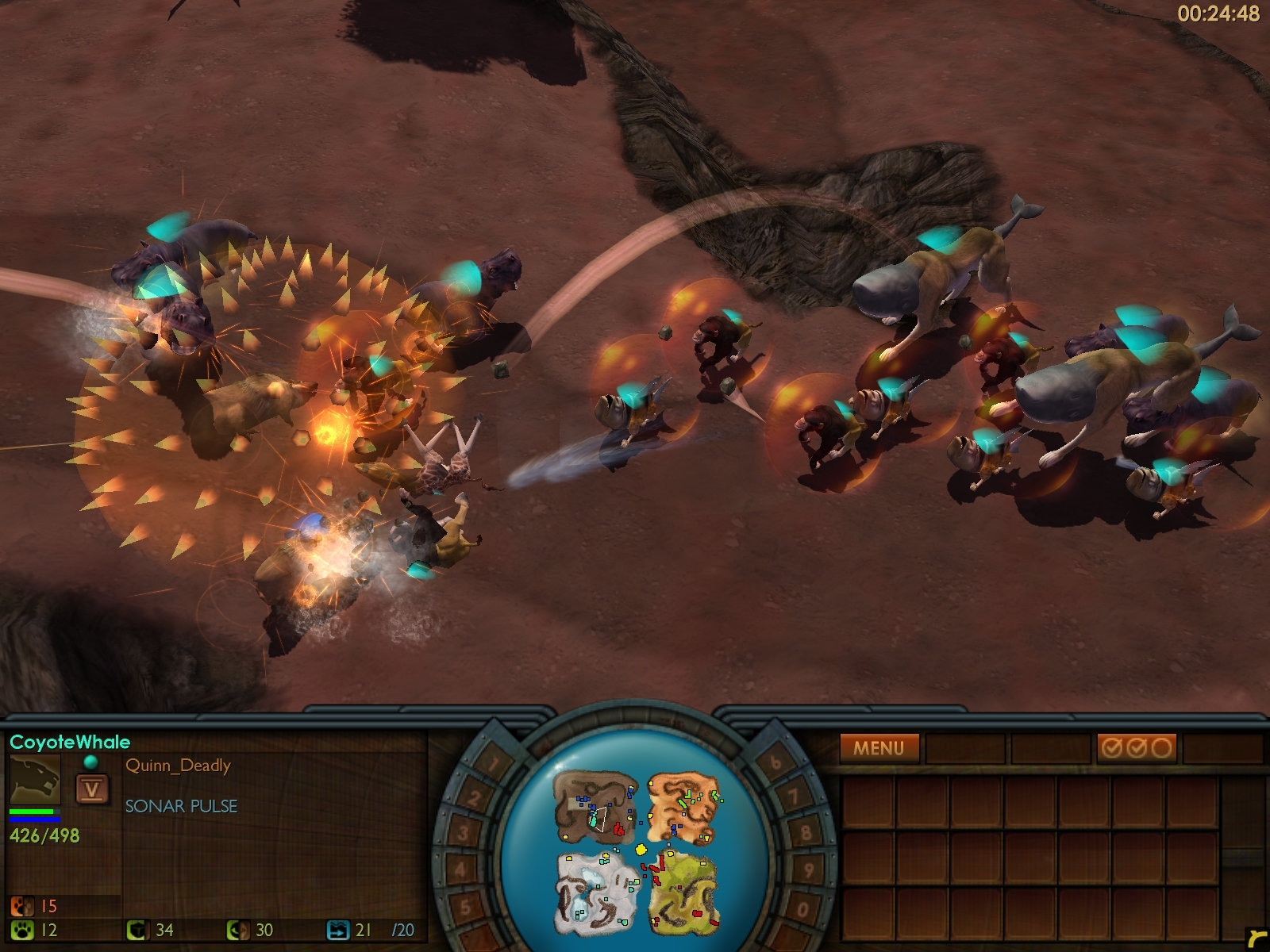Select control group 6 slot
The width and height of the screenshot is (1270, 952).
(776, 763)
